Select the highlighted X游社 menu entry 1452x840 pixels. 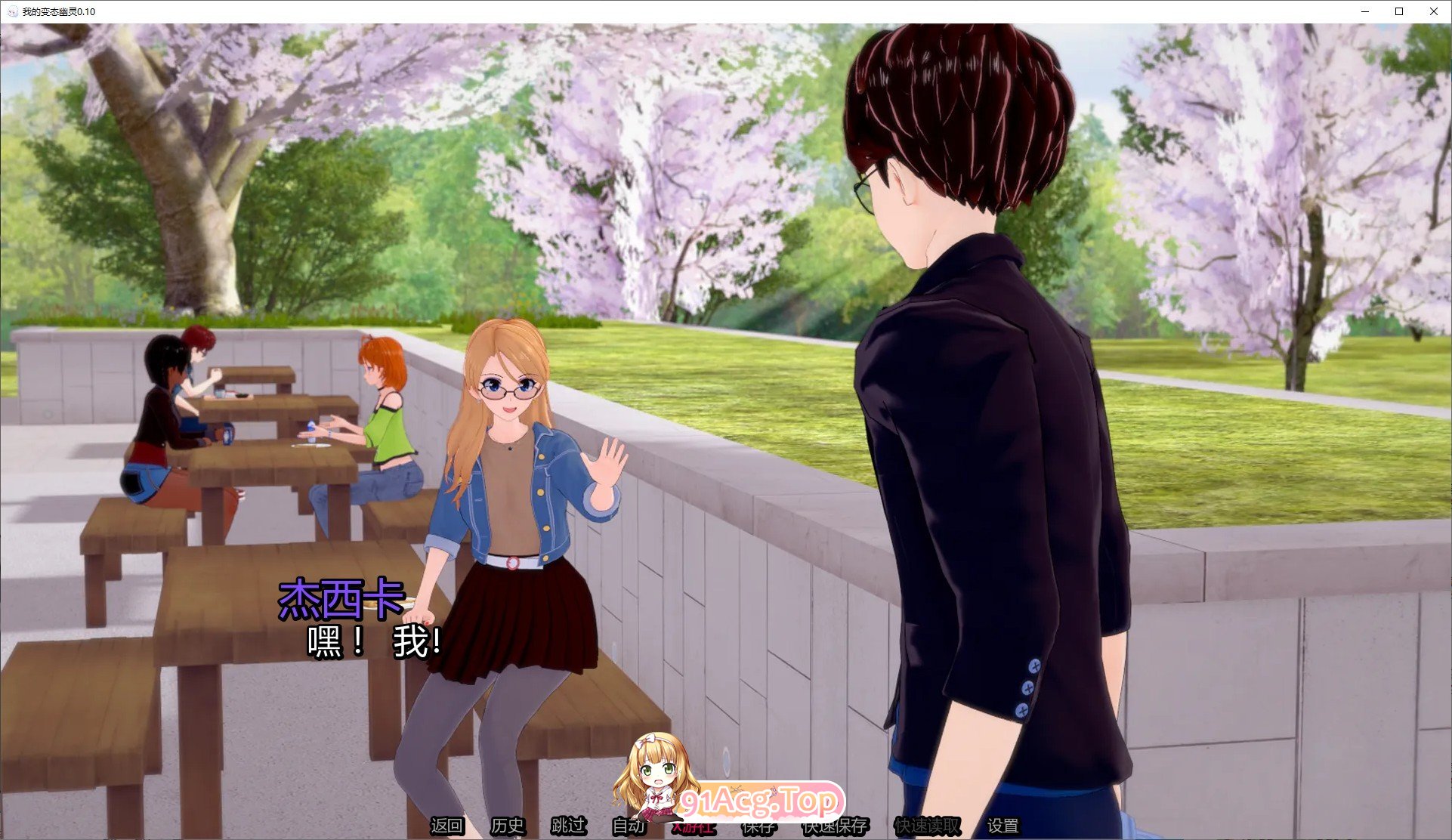[x=694, y=827]
